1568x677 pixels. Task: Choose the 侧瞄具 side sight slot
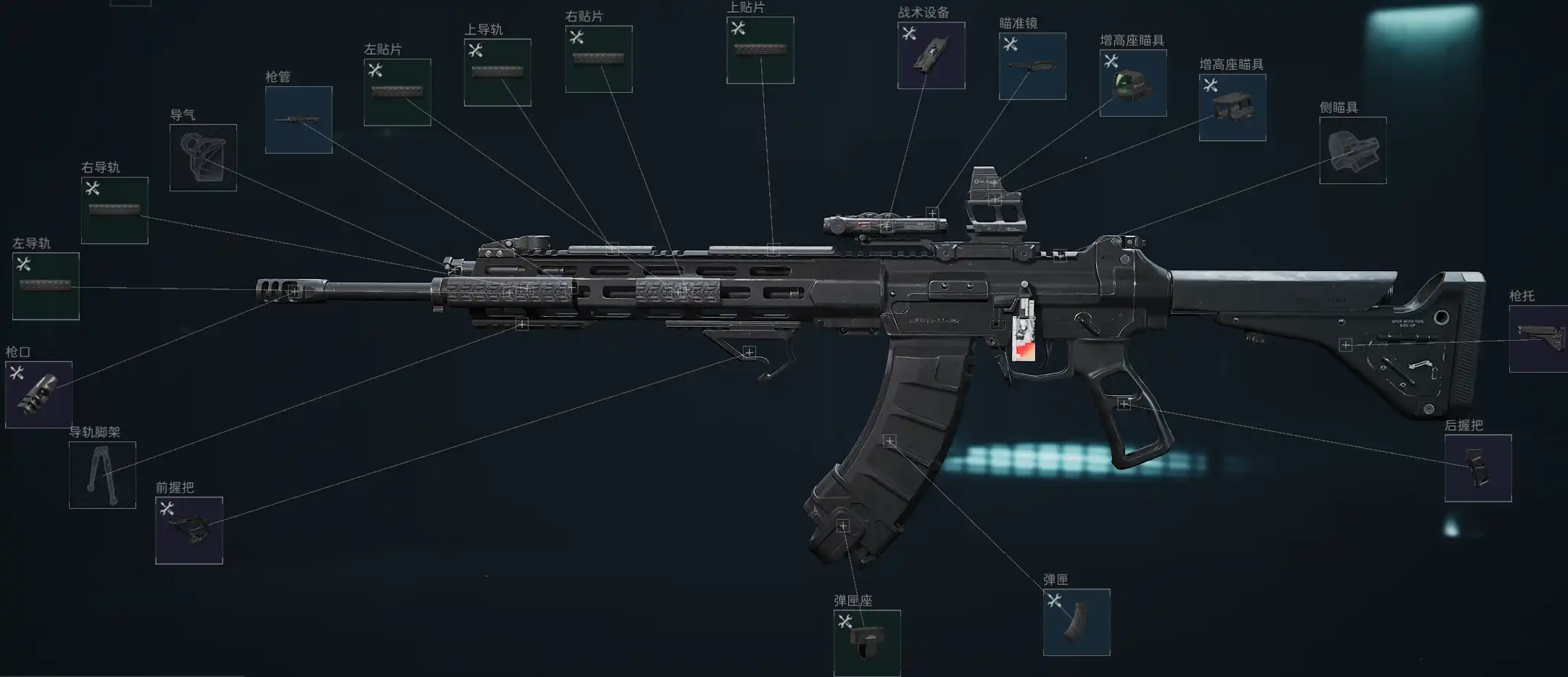(1353, 150)
